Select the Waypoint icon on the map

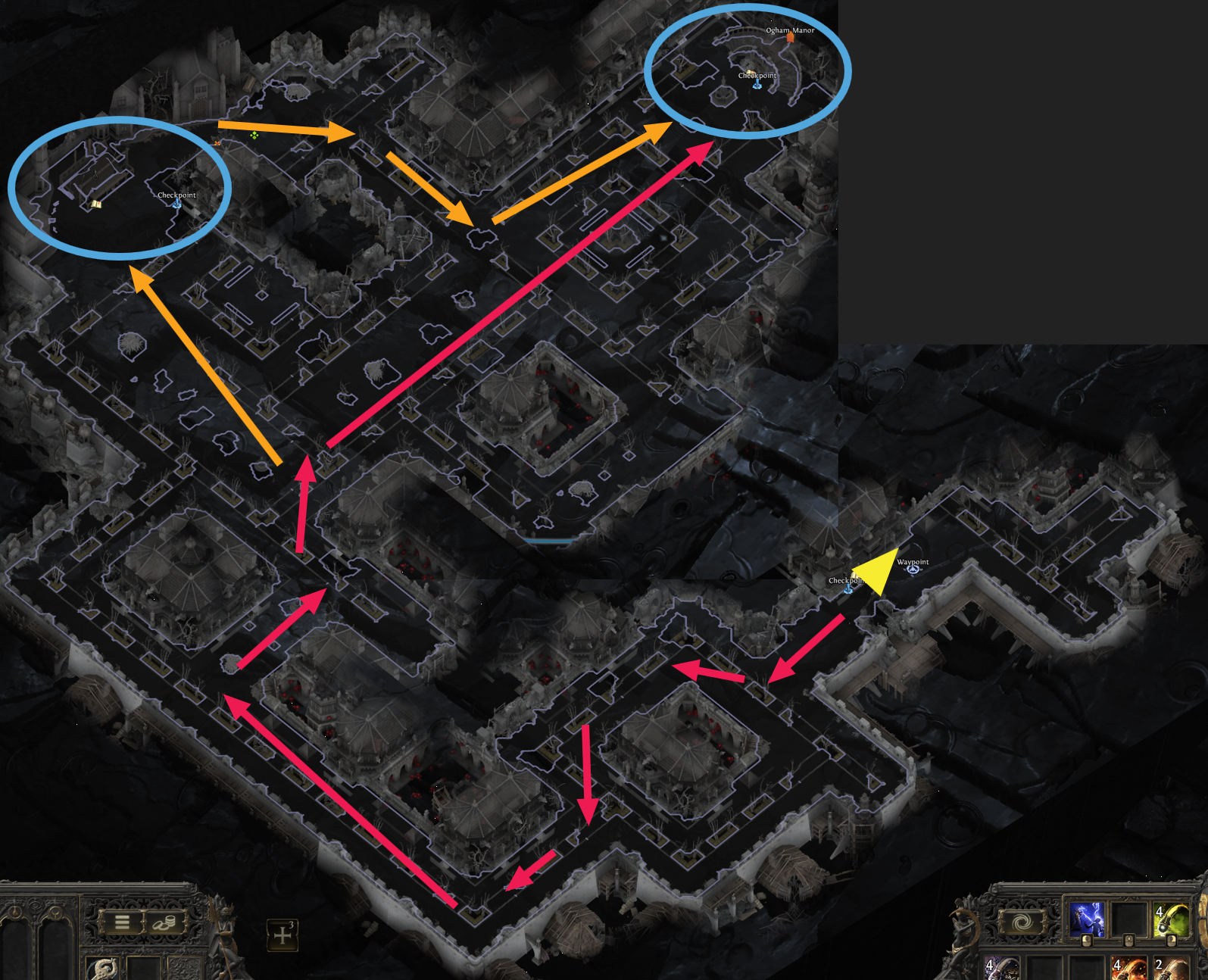pyautogui.click(x=914, y=568)
